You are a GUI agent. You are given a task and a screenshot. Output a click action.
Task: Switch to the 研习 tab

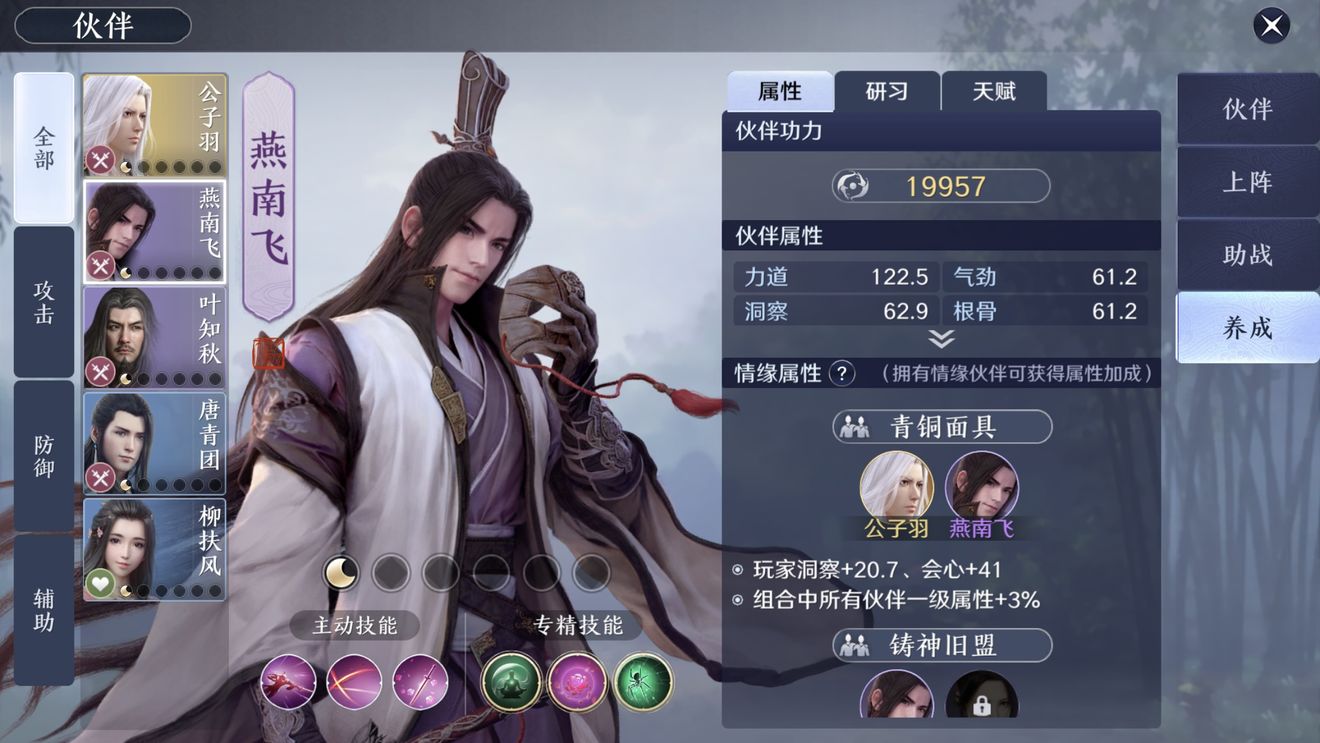[x=888, y=89]
